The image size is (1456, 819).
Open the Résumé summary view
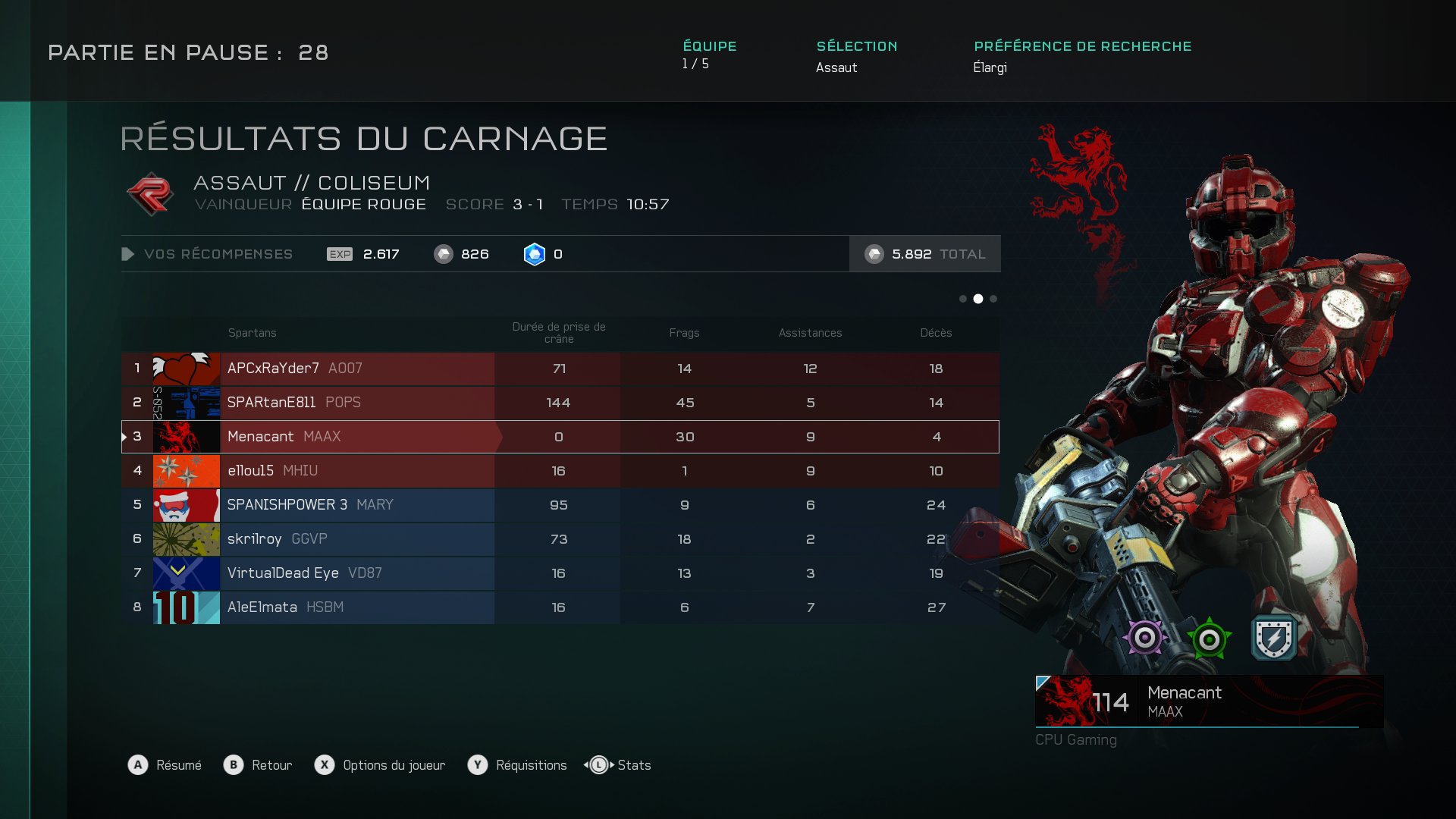pos(165,765)
